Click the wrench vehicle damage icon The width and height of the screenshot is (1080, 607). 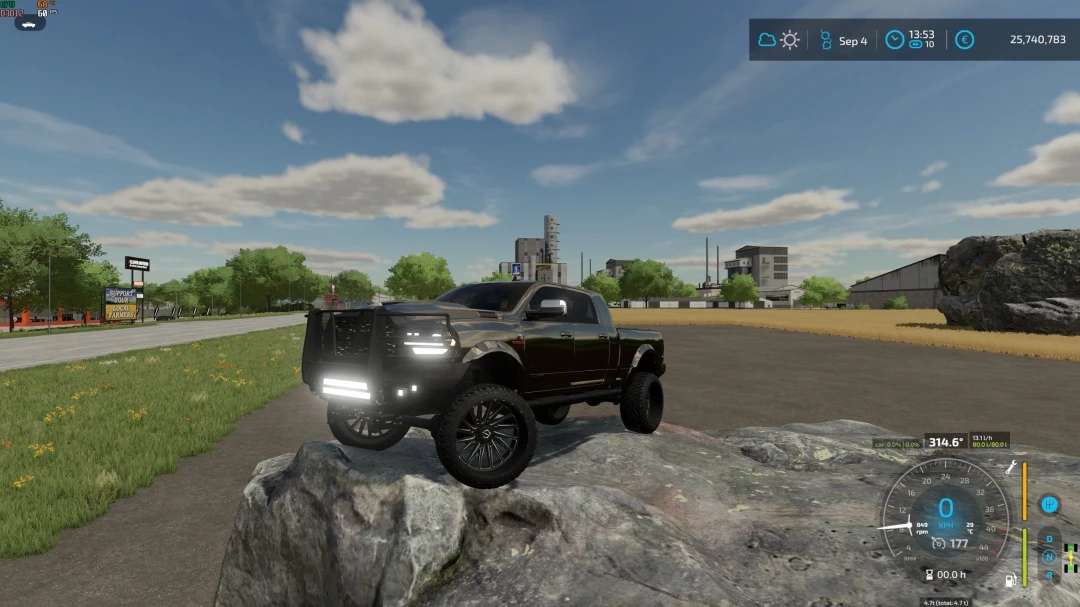pyautogui.click(x=1011, y=467)
